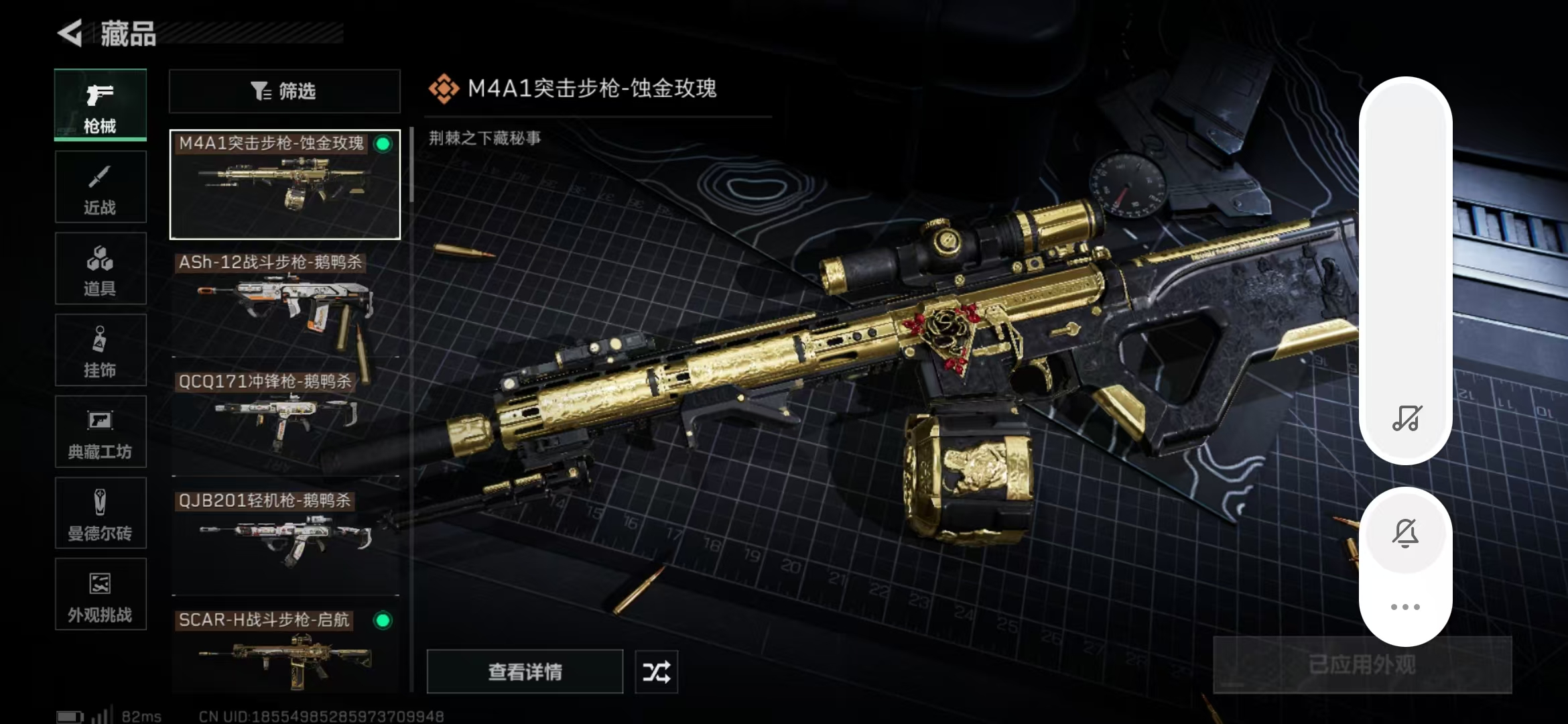Toggle the muted music note overlay icon
Viewport: 1568px width, 724px height.
pyautogui.click(x=1406, y=418)
